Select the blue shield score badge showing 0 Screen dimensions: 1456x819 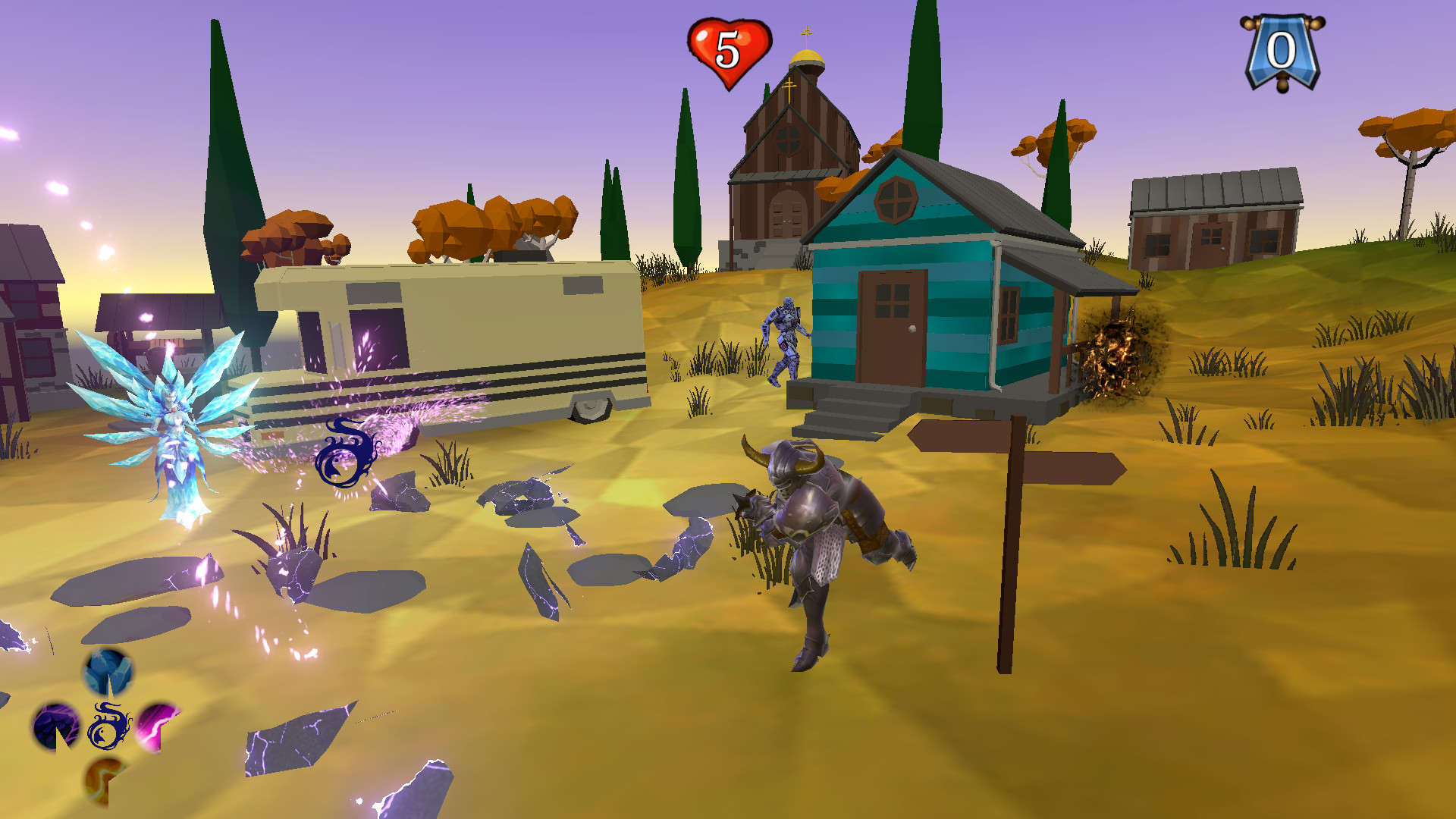click(1282, 49)
